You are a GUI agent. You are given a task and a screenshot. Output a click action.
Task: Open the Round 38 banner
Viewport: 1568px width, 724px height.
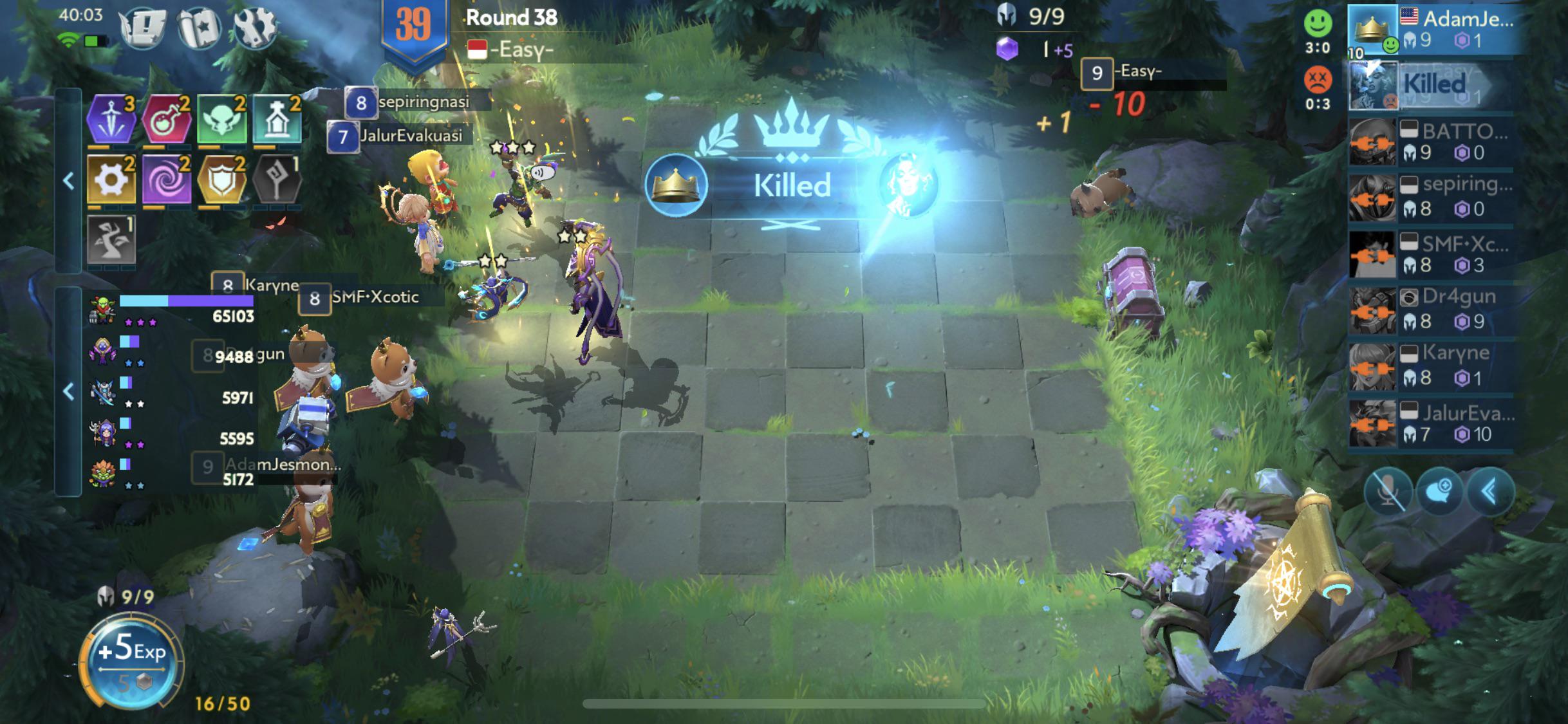coord(509,18)
